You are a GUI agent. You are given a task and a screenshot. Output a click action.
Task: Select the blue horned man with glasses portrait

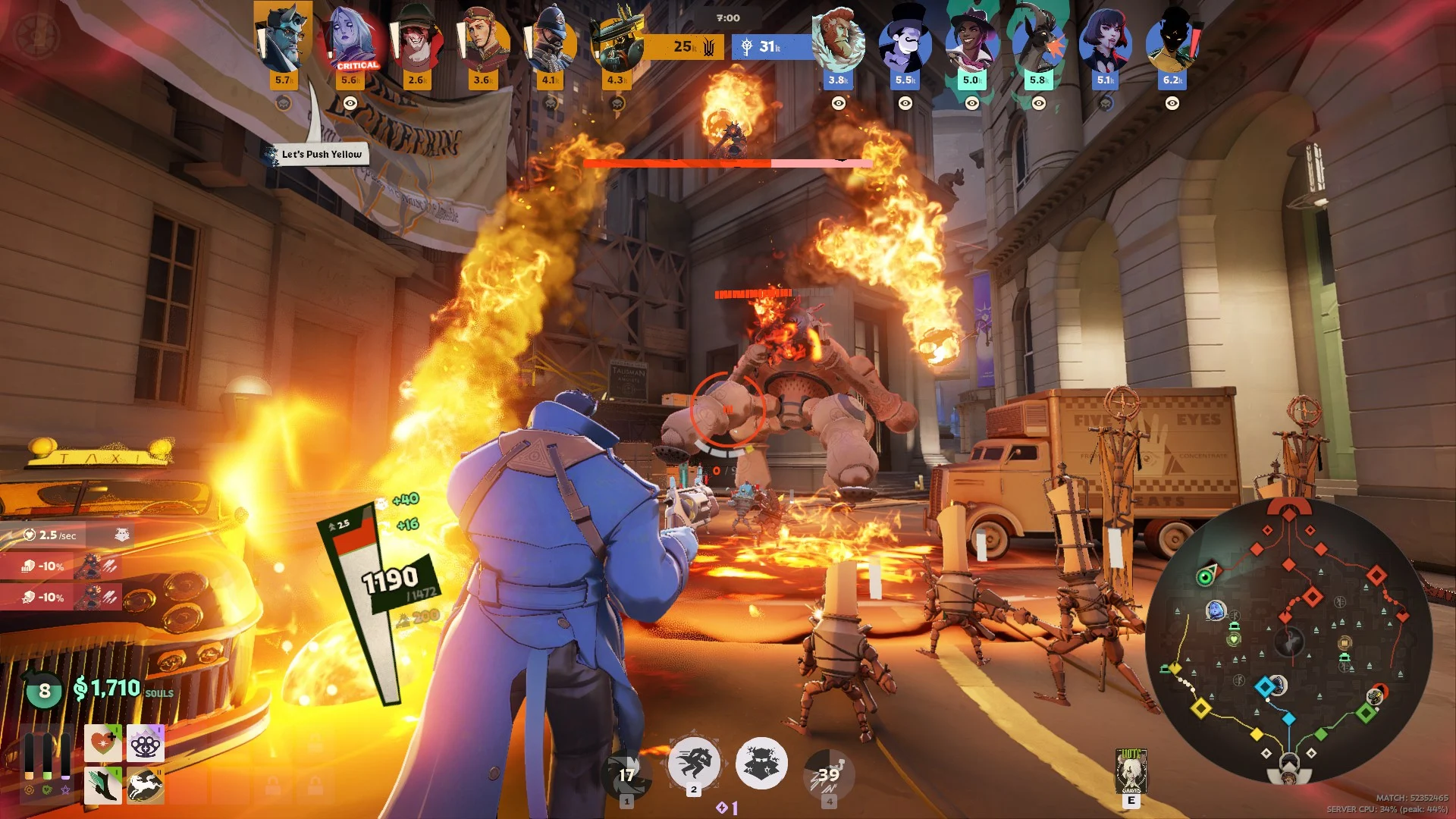[284, 38]
